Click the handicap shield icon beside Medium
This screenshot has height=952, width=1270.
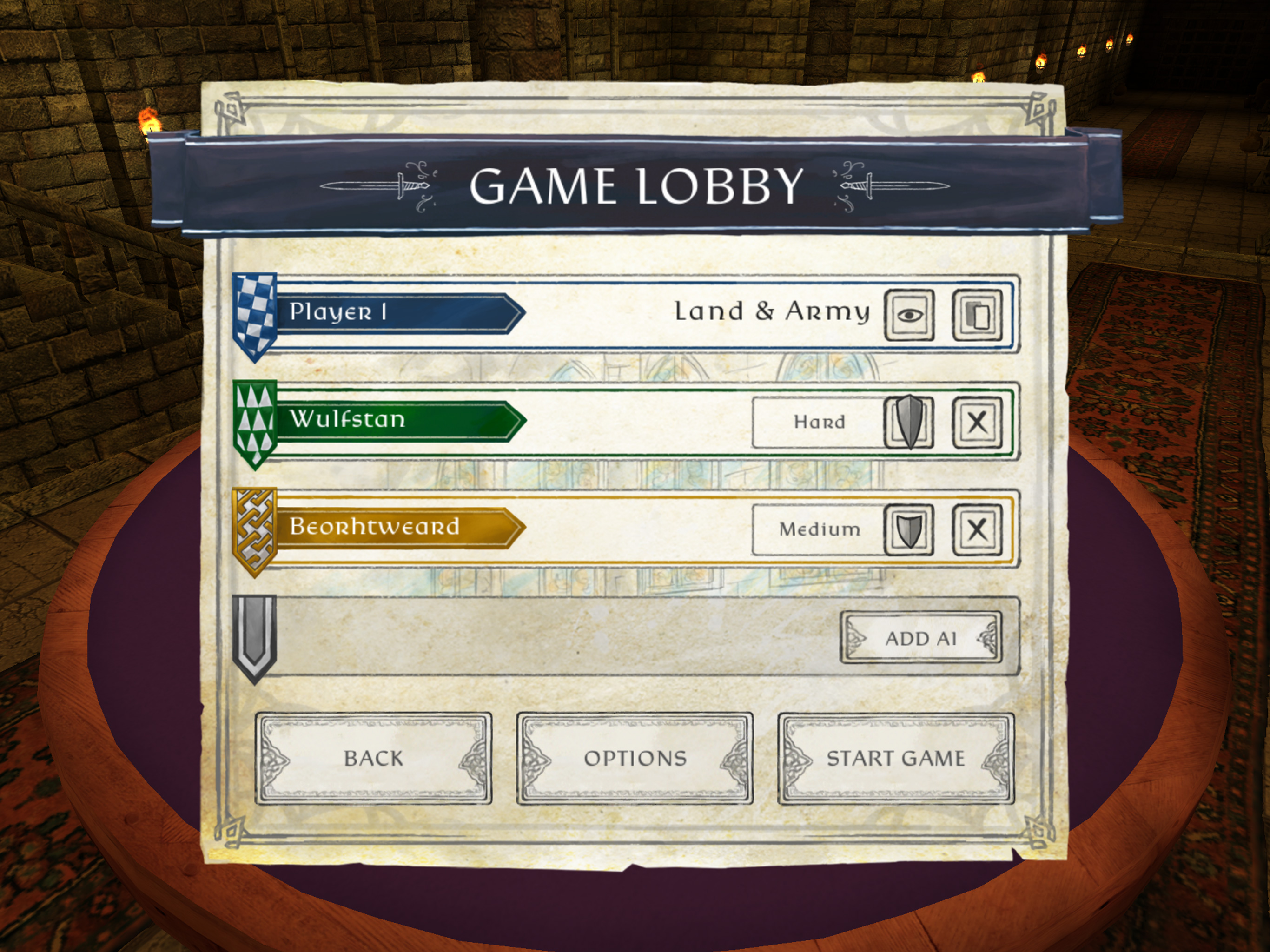[908, 531]
